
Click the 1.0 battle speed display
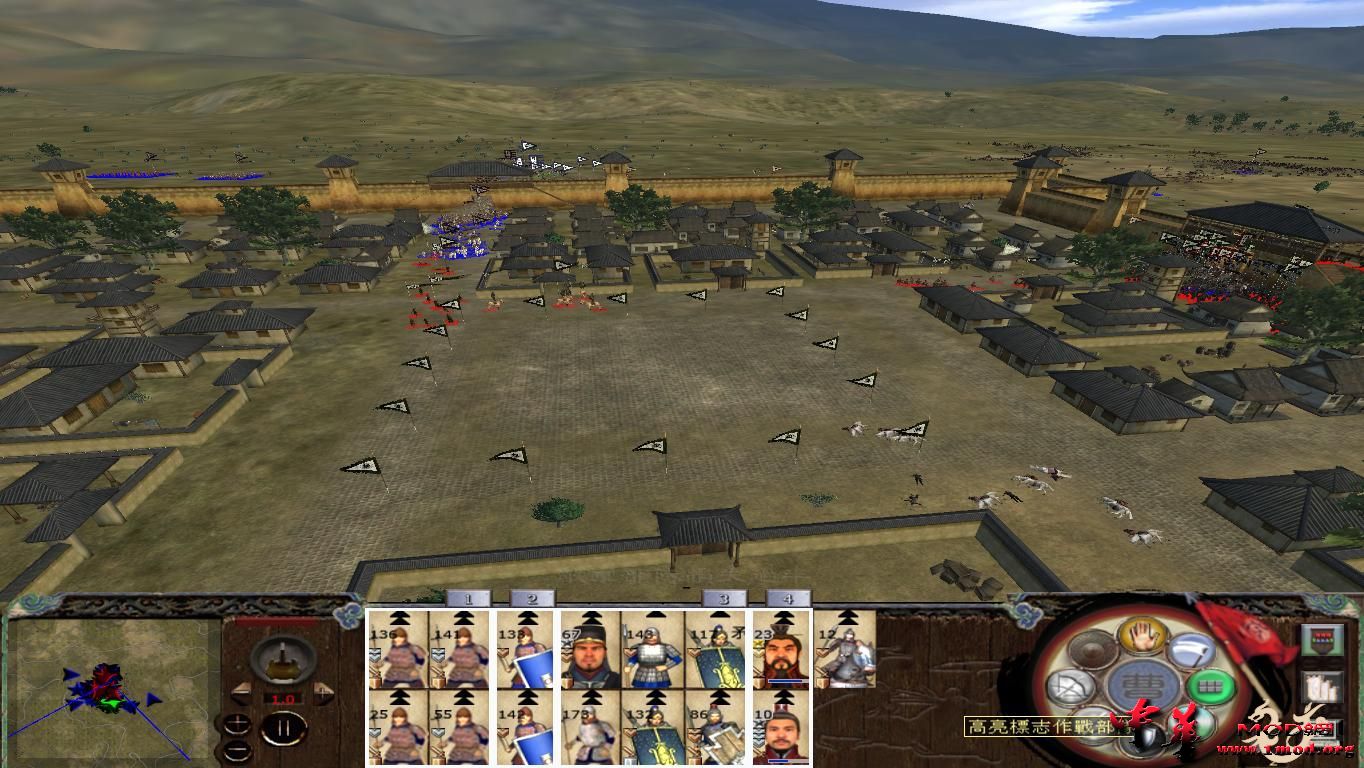tap(283, 698)
